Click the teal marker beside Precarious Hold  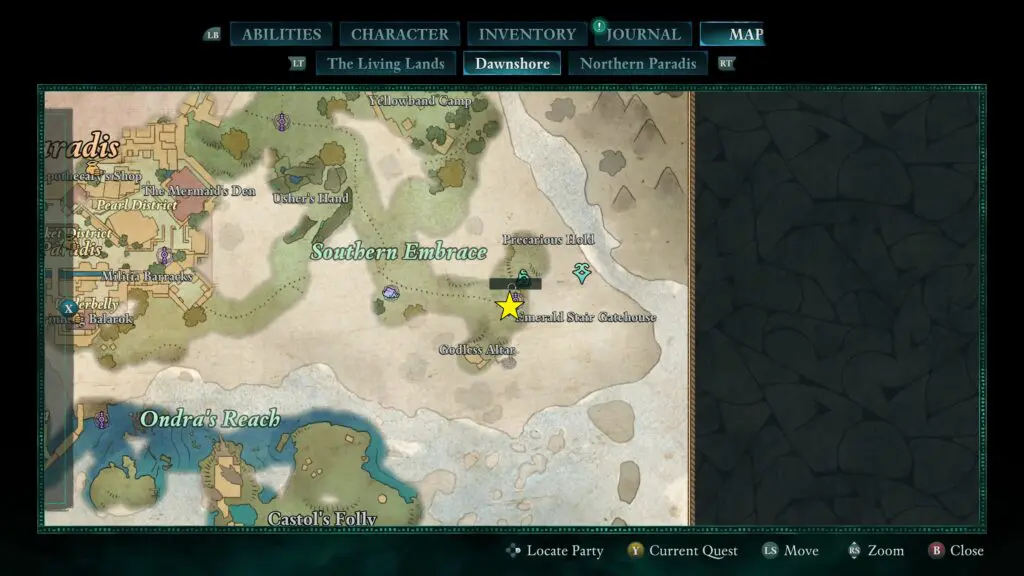(581, 271)
